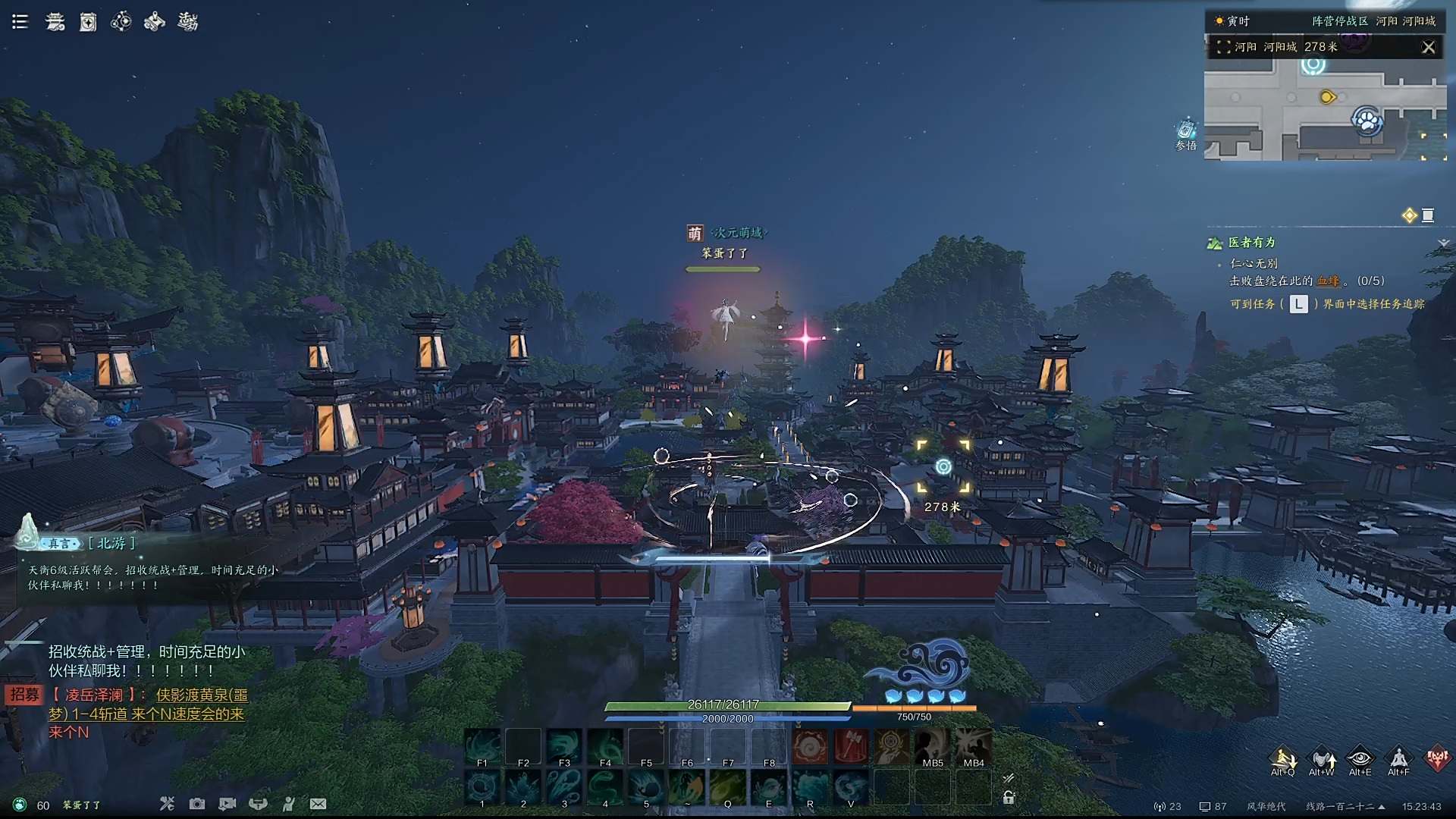The image size is (1456, 819).
Task: Open the mail envelope icon
Action: (x=318, y=804)
